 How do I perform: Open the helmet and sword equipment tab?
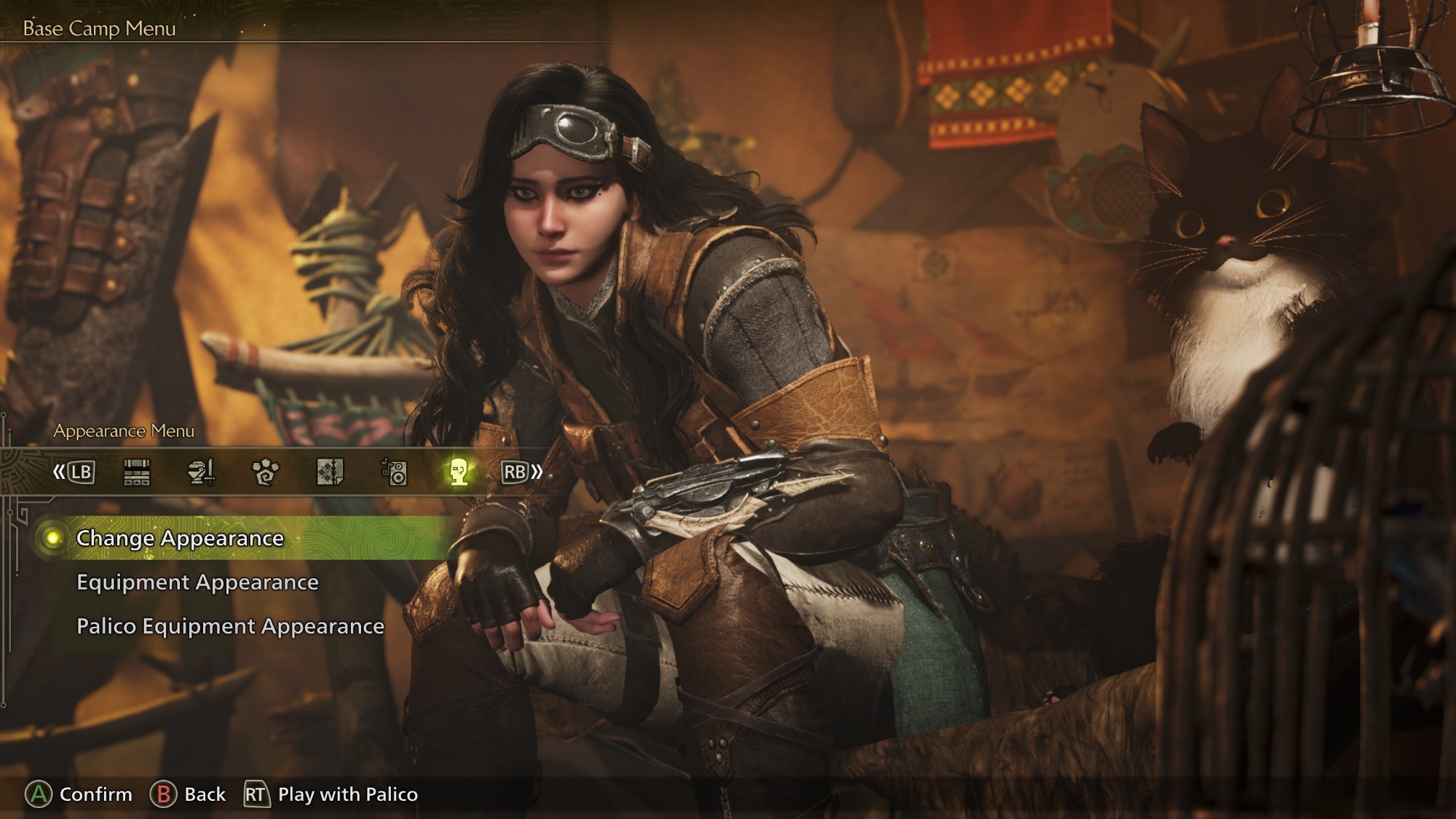[x=201, y=472]
